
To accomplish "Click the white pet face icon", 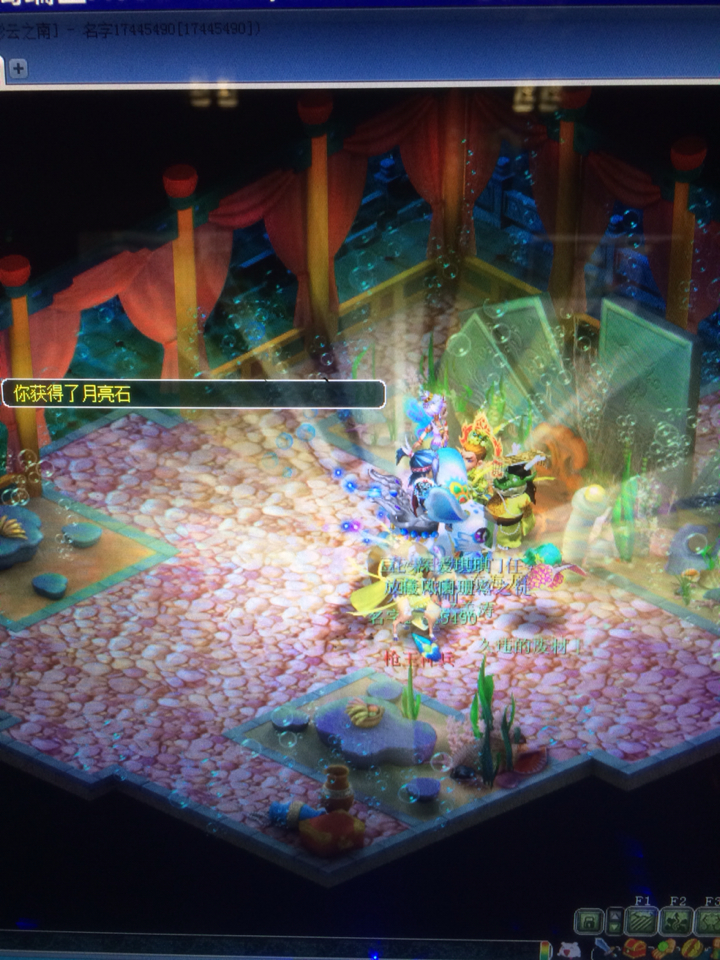I will (569, 948).
